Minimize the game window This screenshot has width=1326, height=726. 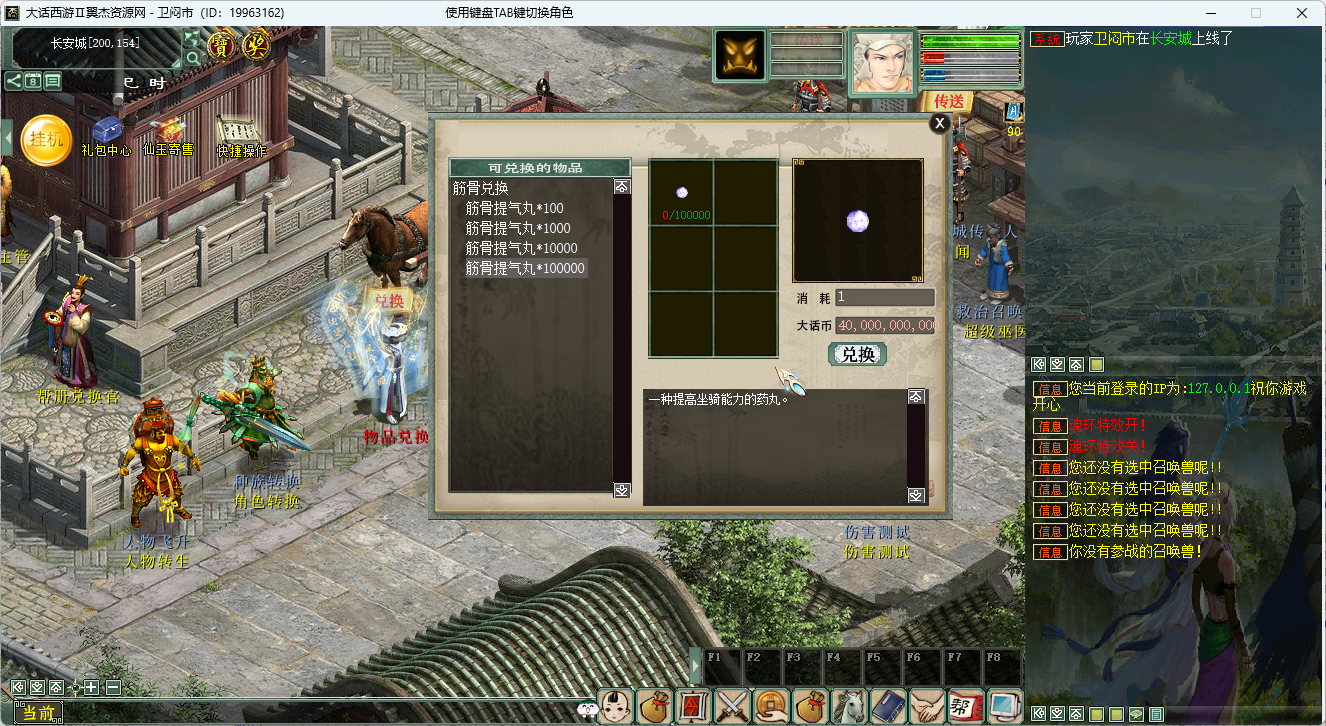[1209, 13]
